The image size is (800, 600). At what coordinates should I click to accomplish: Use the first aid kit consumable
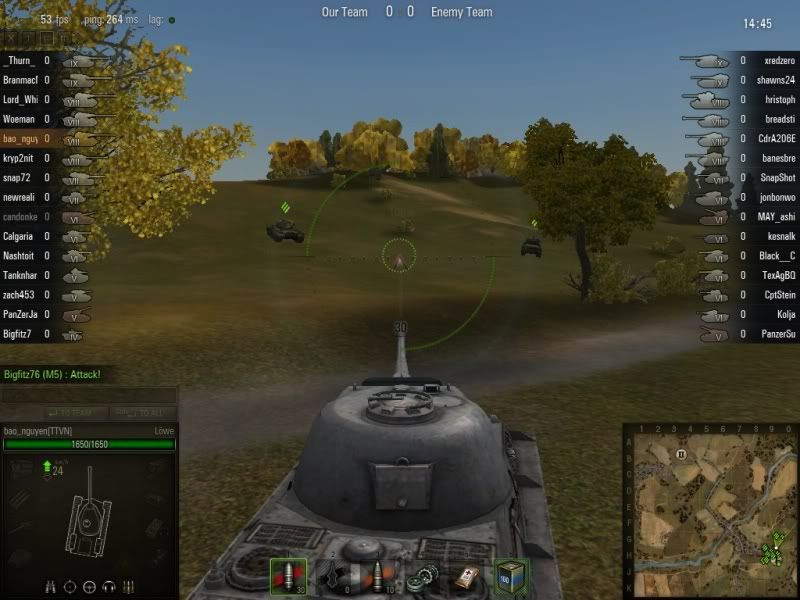click(x=466, y=577)
